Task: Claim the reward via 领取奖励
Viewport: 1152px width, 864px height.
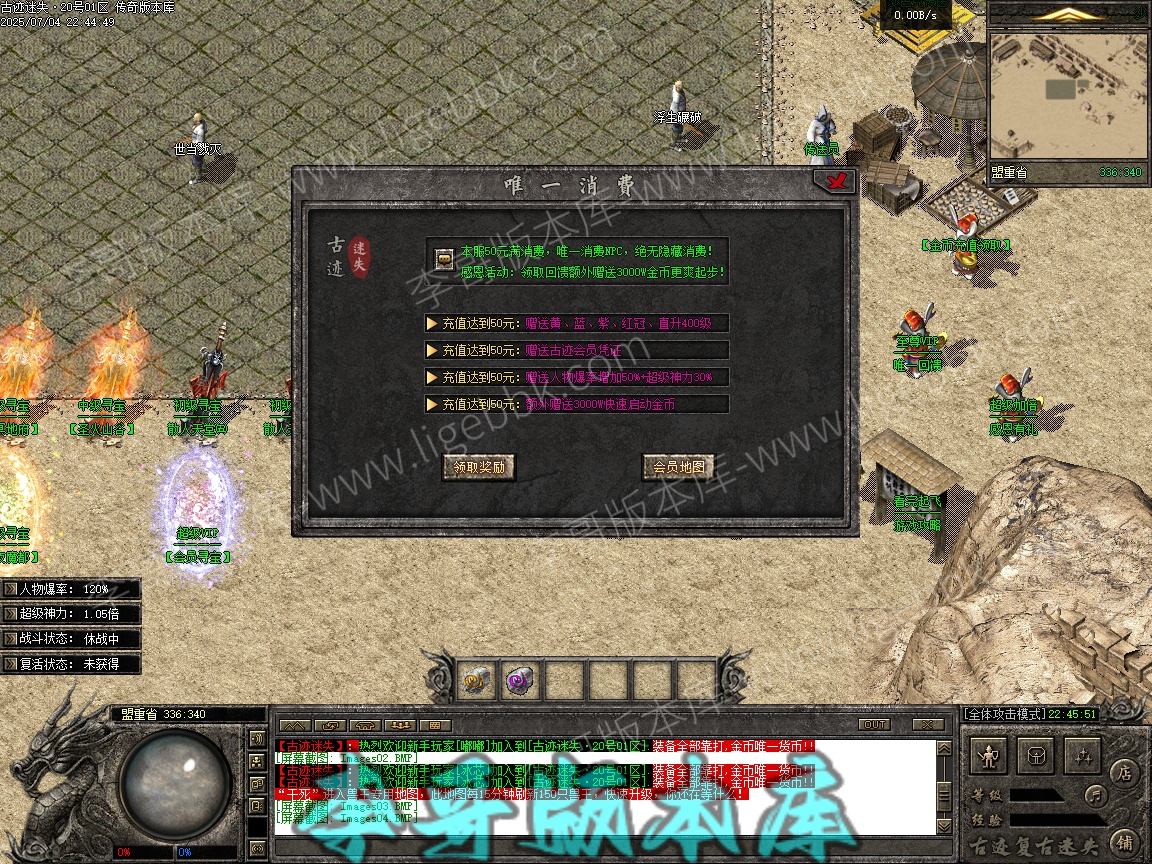Action: (x=479, y=467)
